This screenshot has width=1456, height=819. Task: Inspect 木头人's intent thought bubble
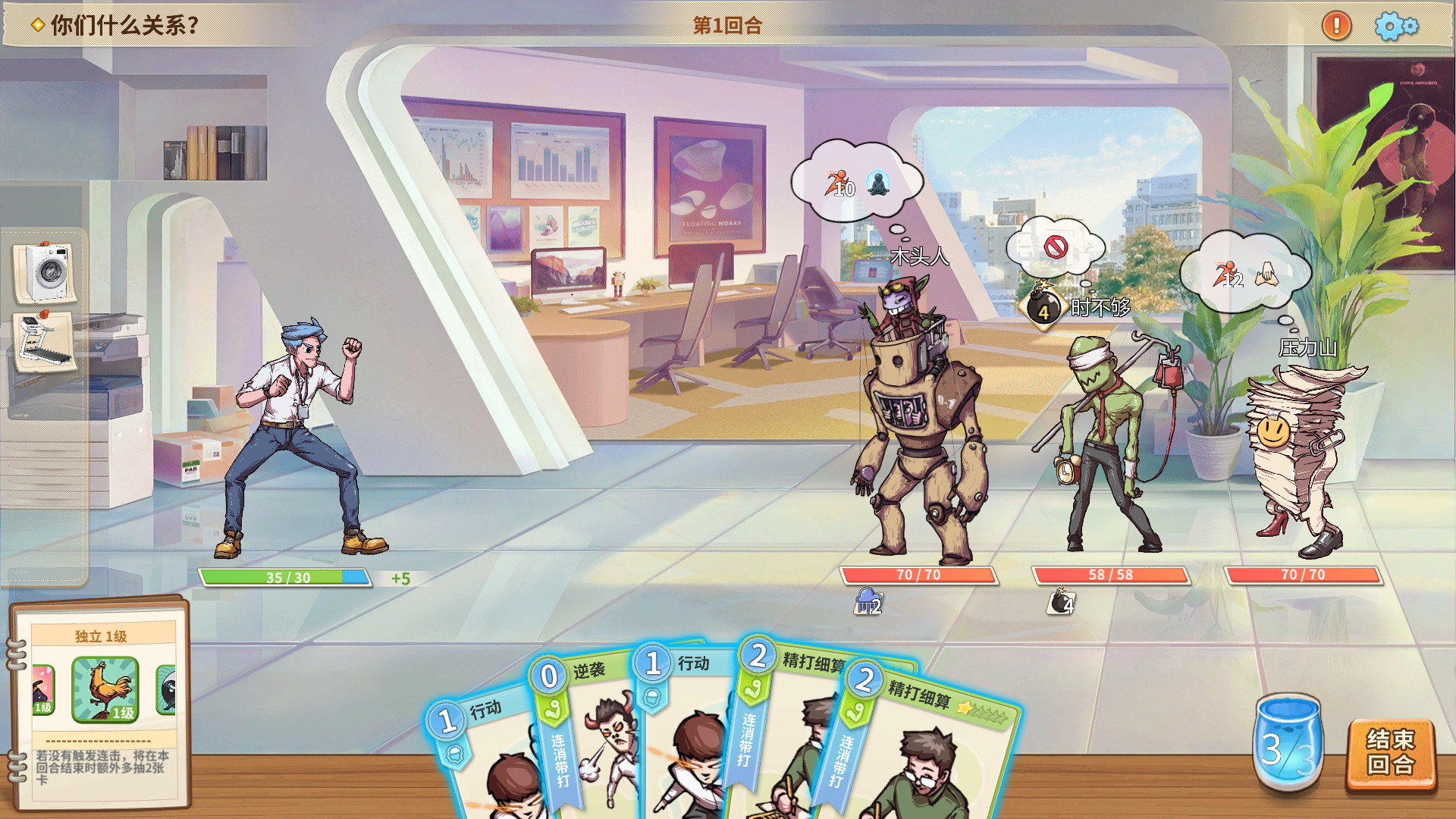tap(857, 183)
